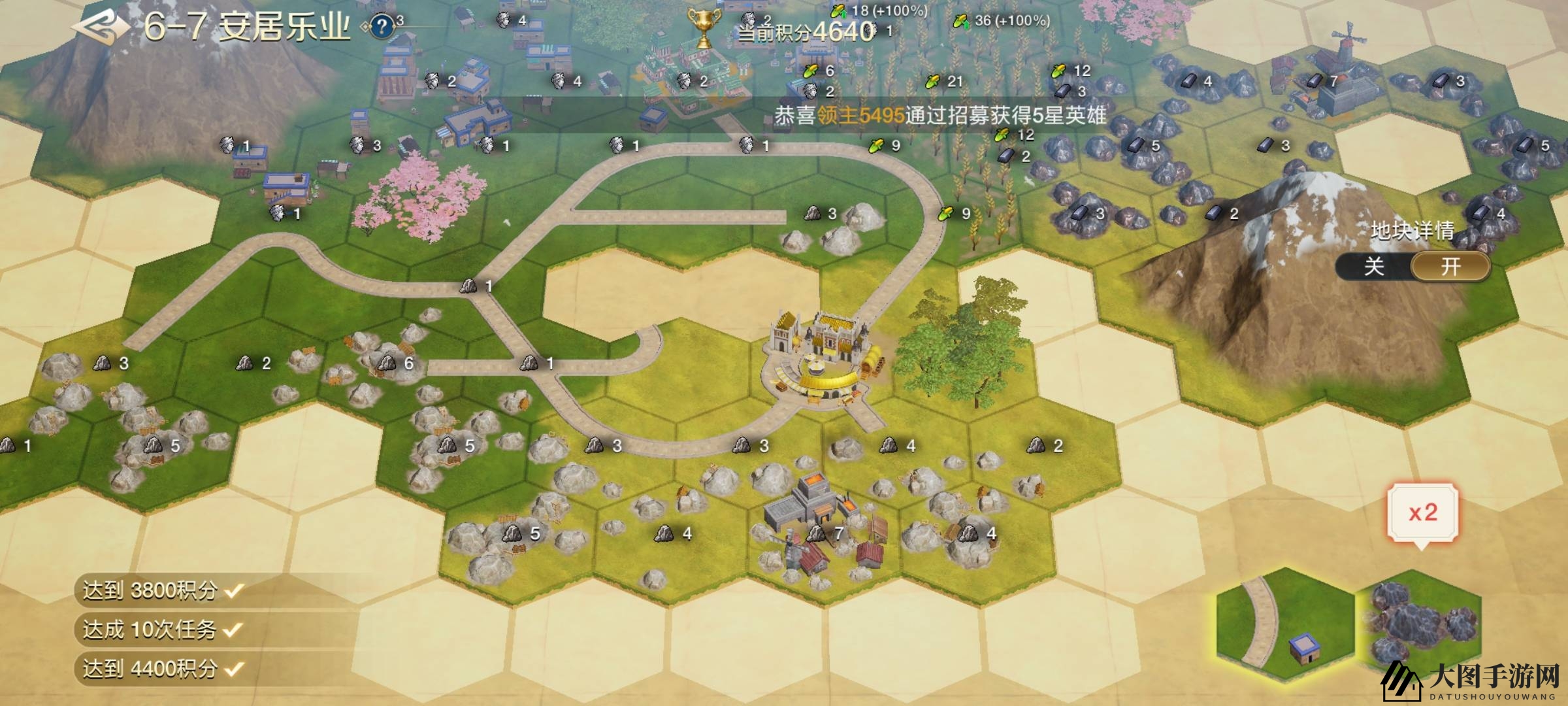This screenshot has width=1568, height=706.
Task: Tap the back arrow beside stage 6-7
Action: point(98,27)
